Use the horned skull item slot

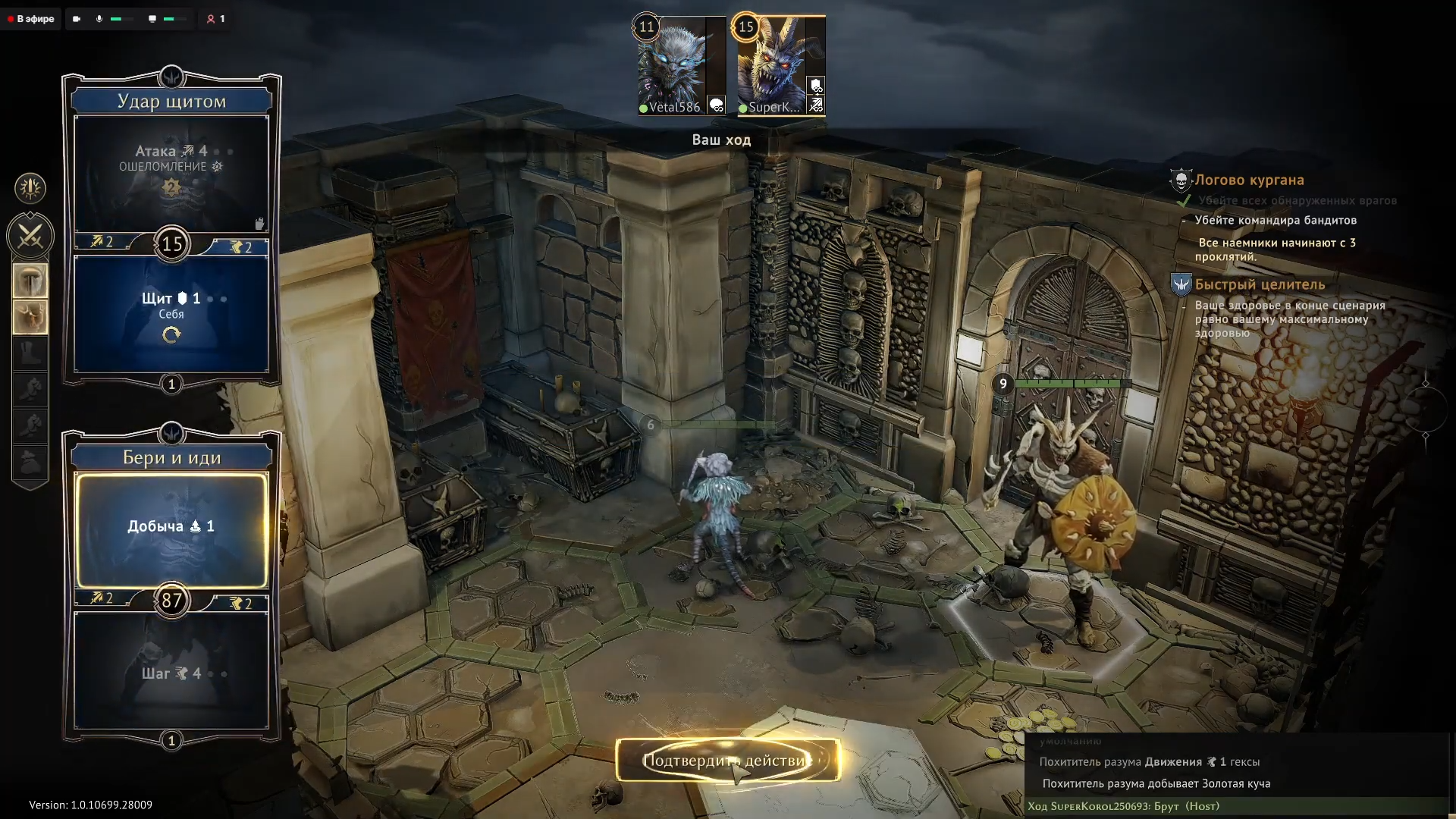tap(30, 316)
